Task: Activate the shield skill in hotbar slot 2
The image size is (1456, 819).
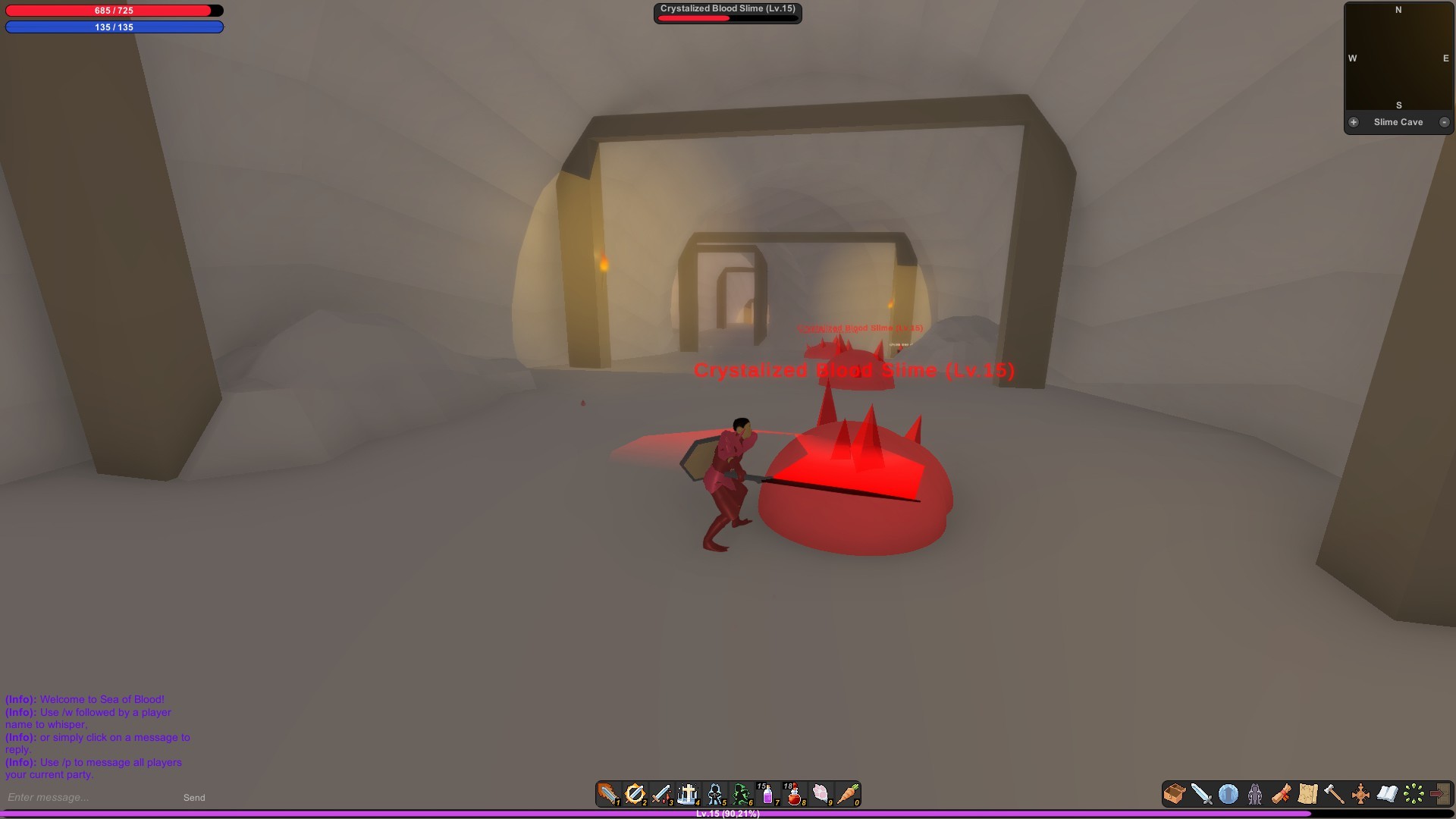Action: coord(635,795)
